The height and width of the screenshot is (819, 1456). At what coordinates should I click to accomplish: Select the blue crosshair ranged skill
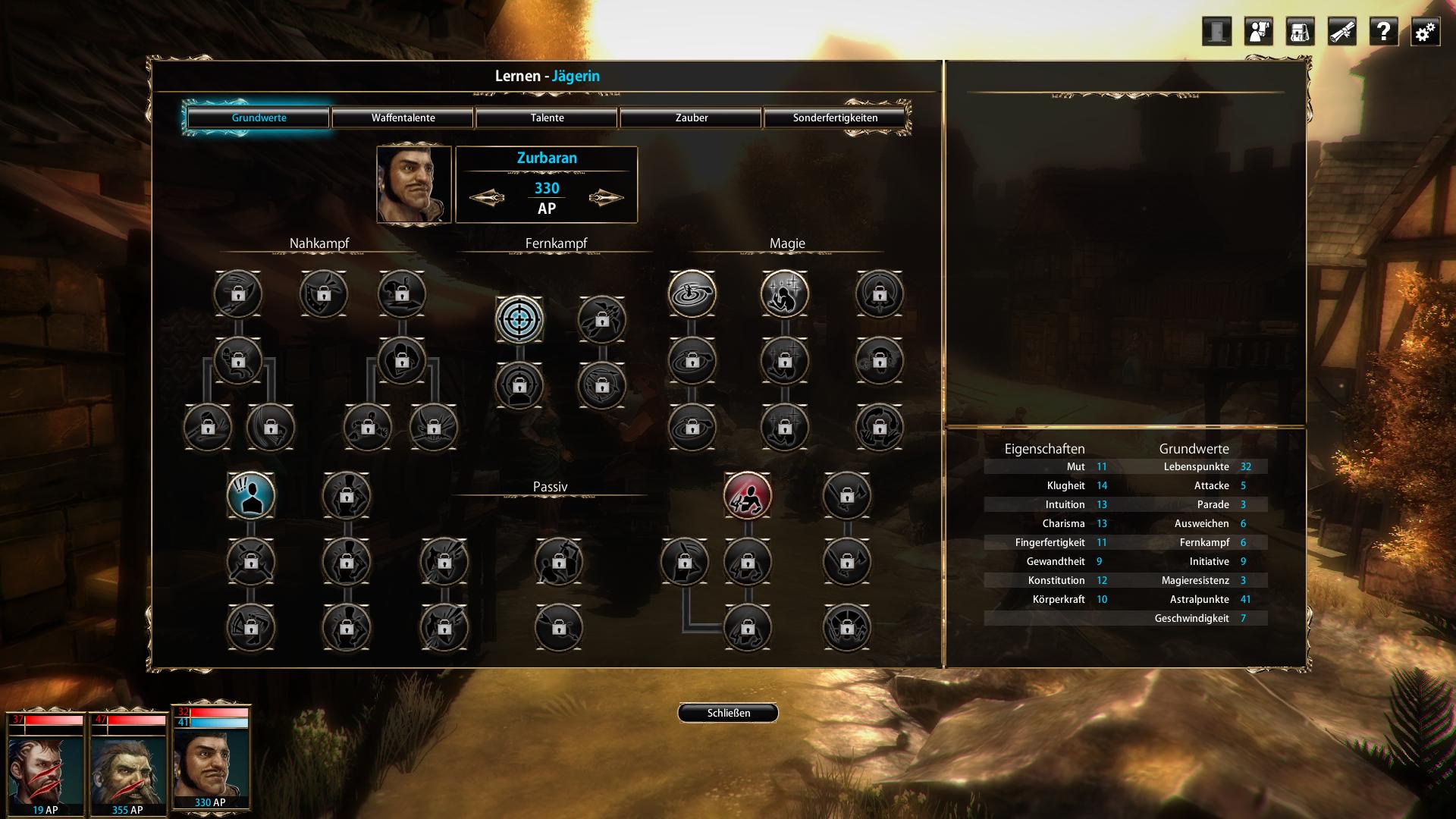pyautogui.click(x=519, y=319)
